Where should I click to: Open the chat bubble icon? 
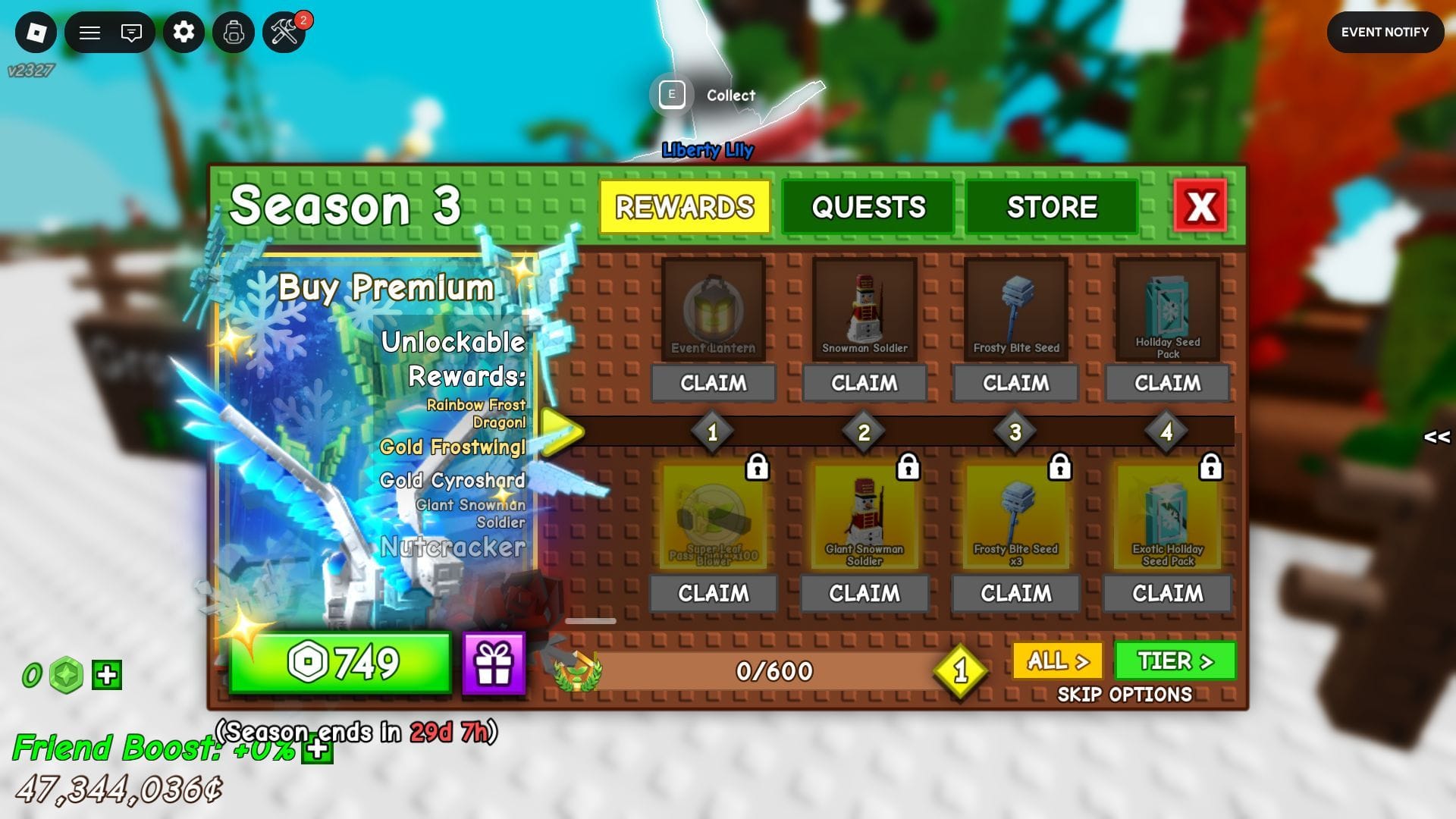click(x=131, y=33)
